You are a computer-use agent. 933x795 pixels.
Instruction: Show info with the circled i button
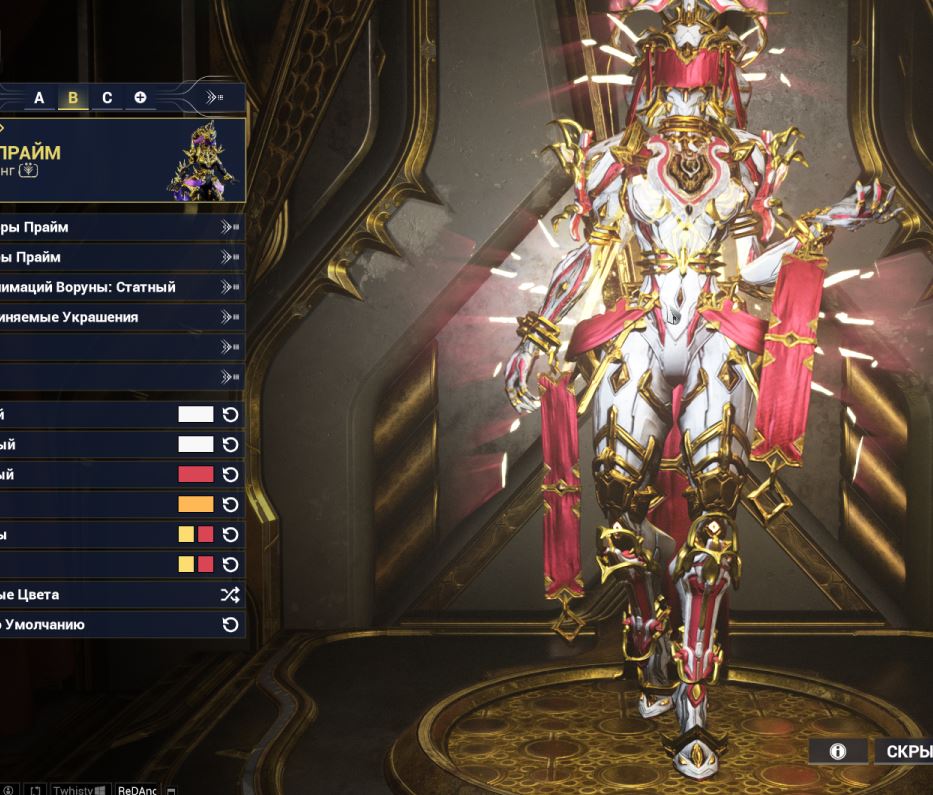coord(838,752)
